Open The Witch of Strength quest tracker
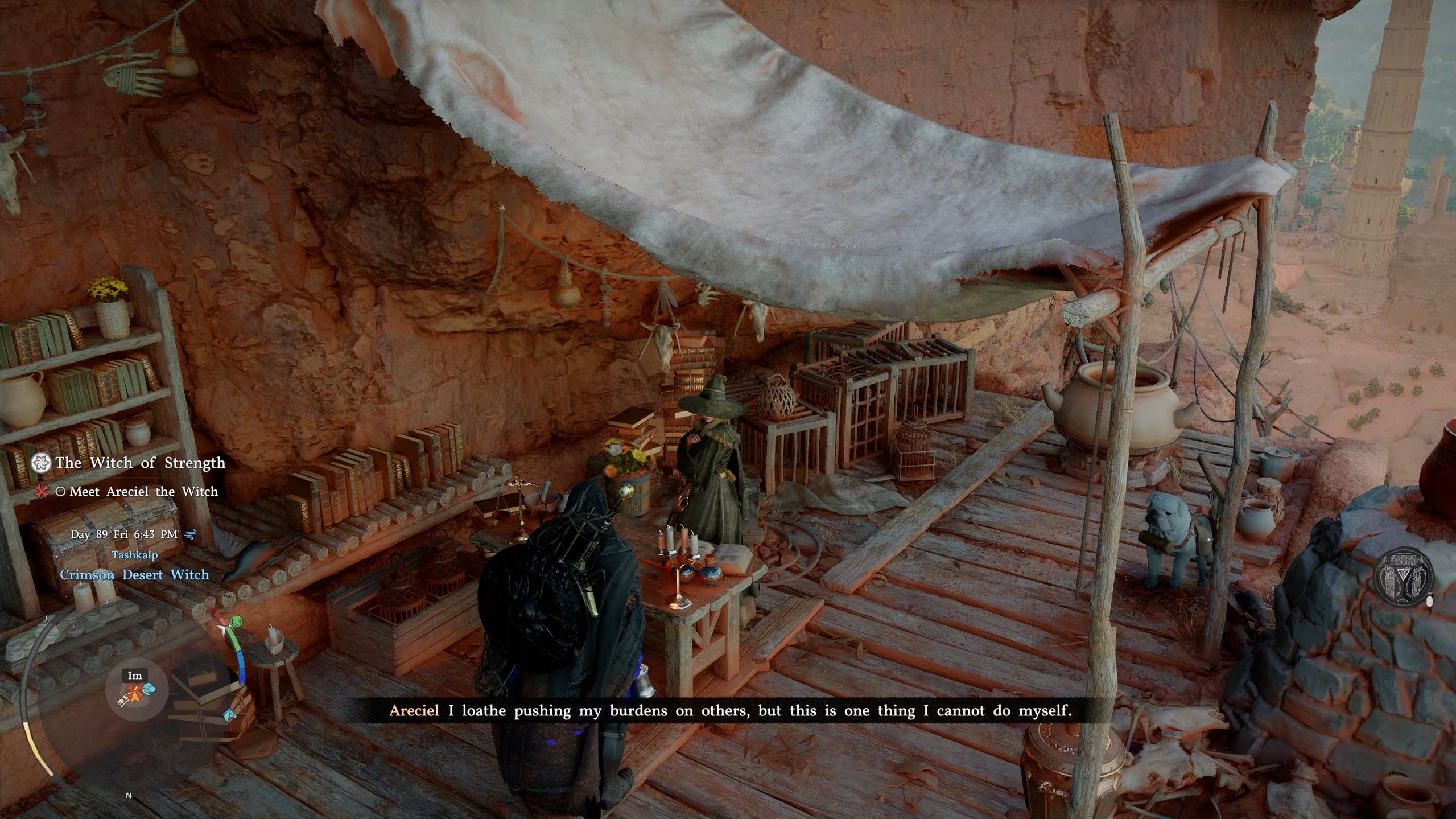1456x819 pixels. coord(140,463)
